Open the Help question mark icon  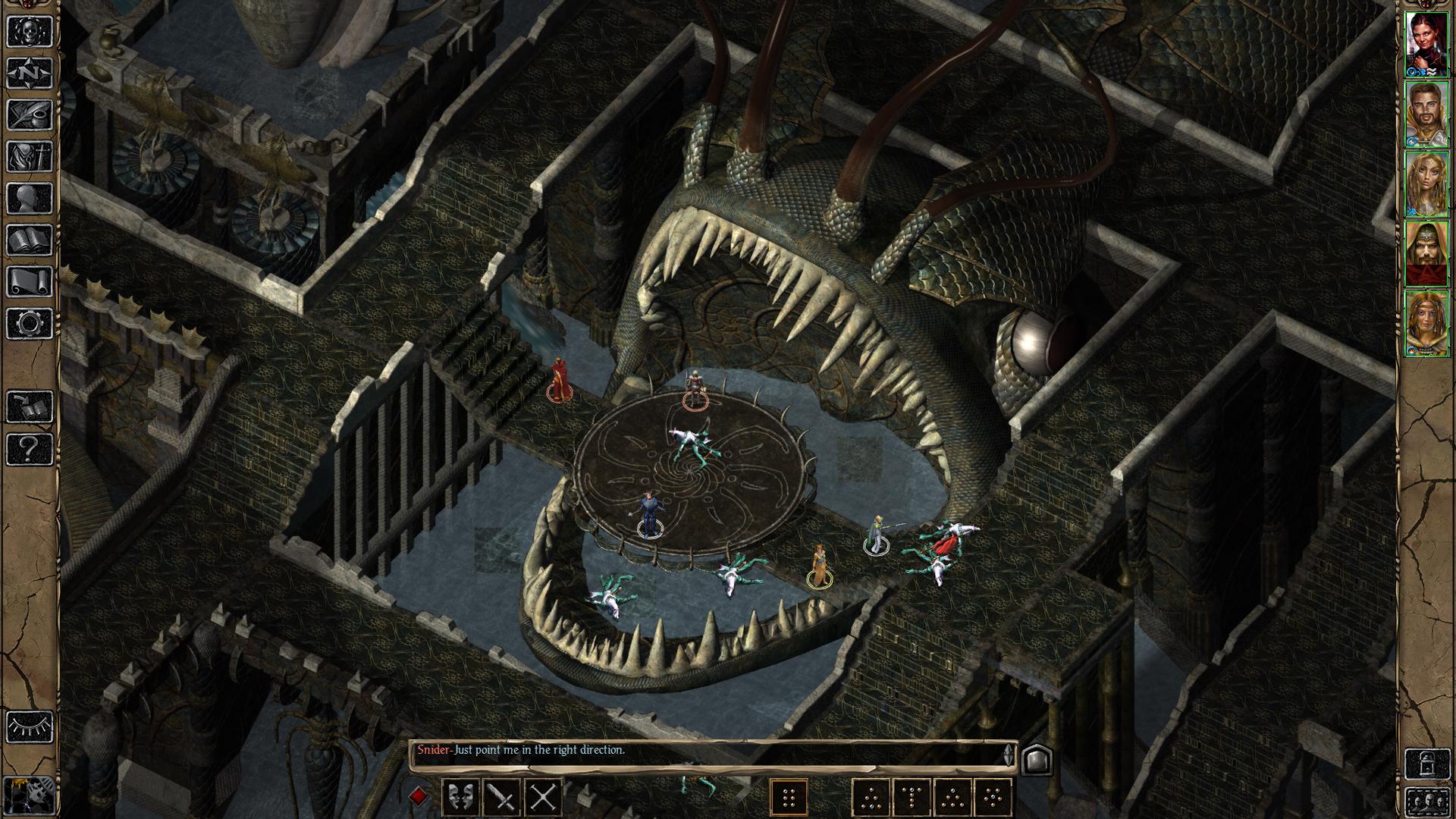coord(28,447)
